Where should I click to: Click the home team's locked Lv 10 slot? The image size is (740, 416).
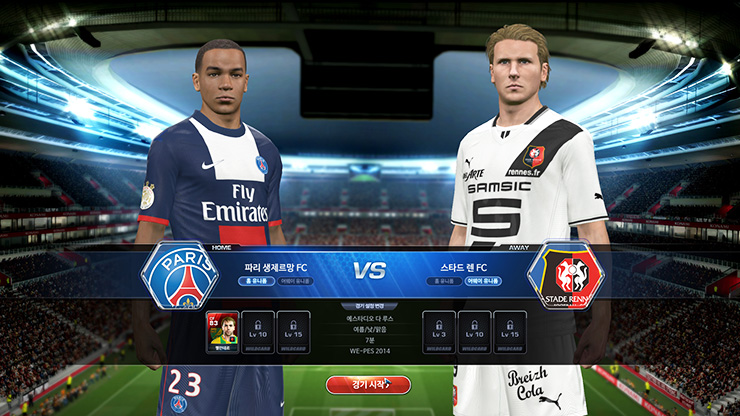[257, 332]
